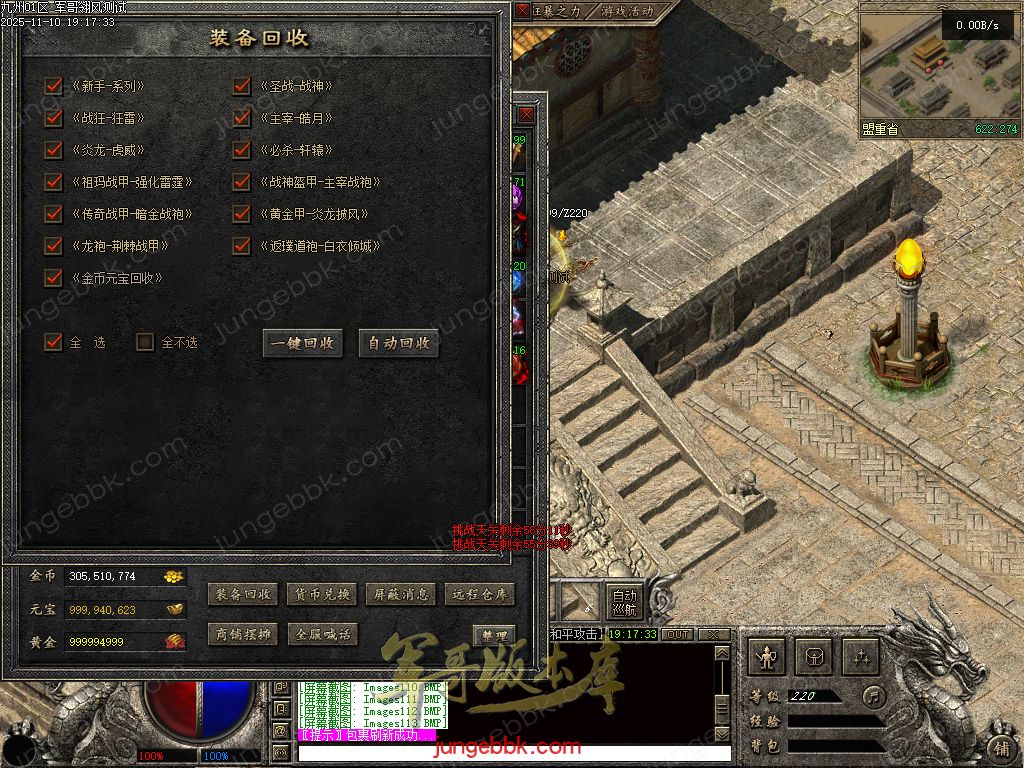Activate the 自动回收 auto recycle button
The width and height of the screenshot is (1024, 768).
[399, 343]
